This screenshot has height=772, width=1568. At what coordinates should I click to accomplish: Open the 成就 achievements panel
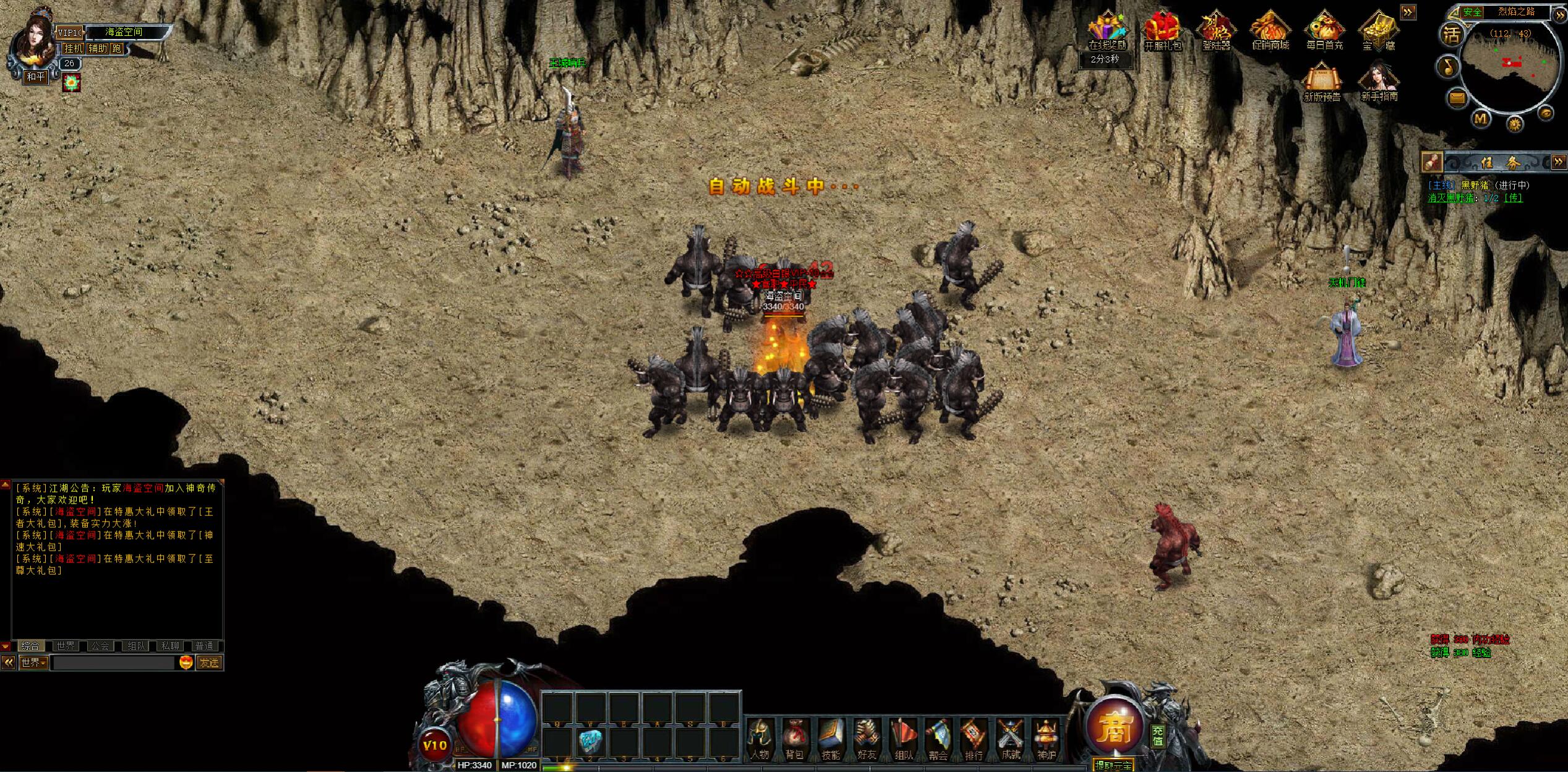1010,739
